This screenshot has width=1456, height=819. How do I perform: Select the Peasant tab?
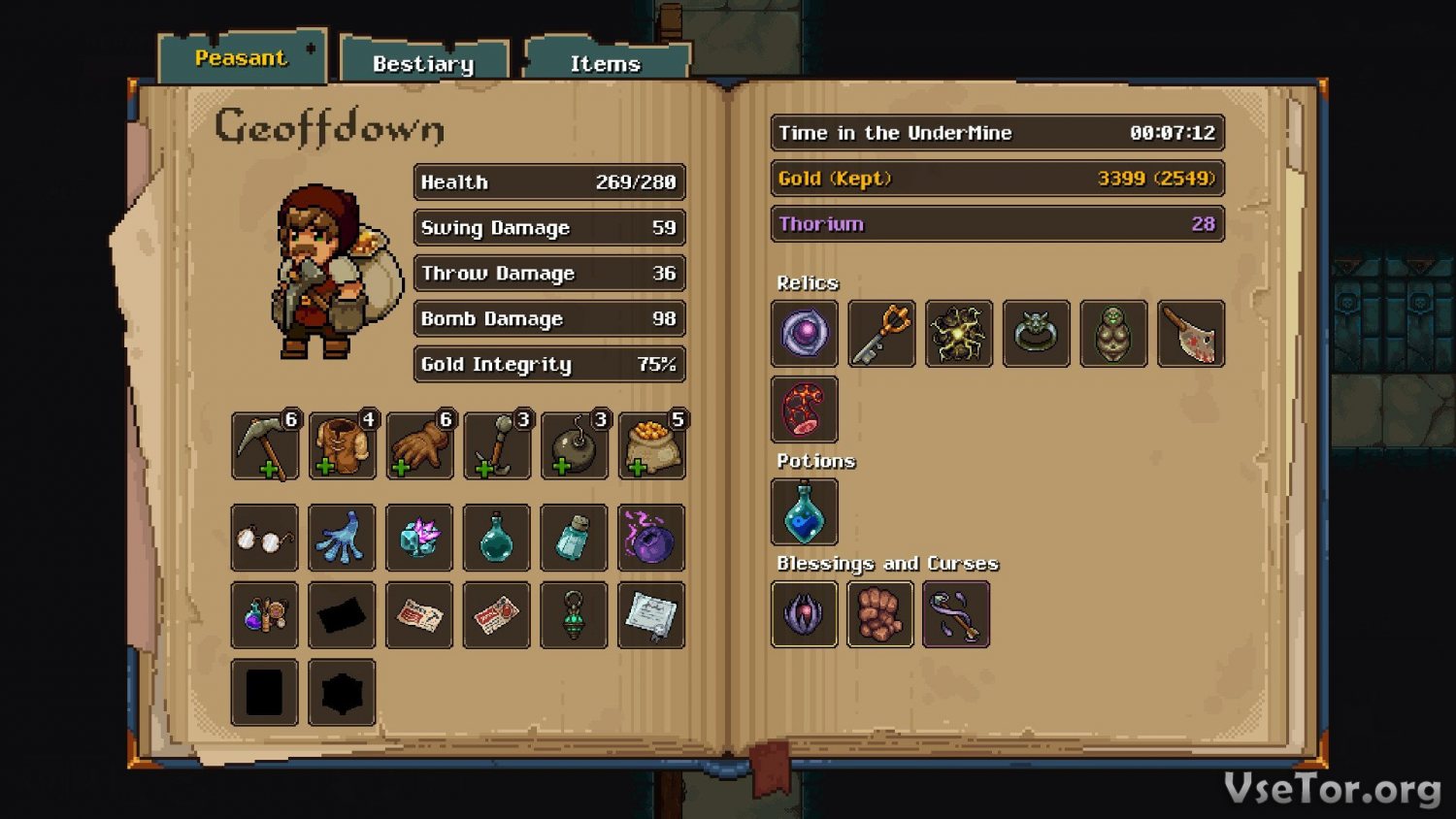[241, 58]
